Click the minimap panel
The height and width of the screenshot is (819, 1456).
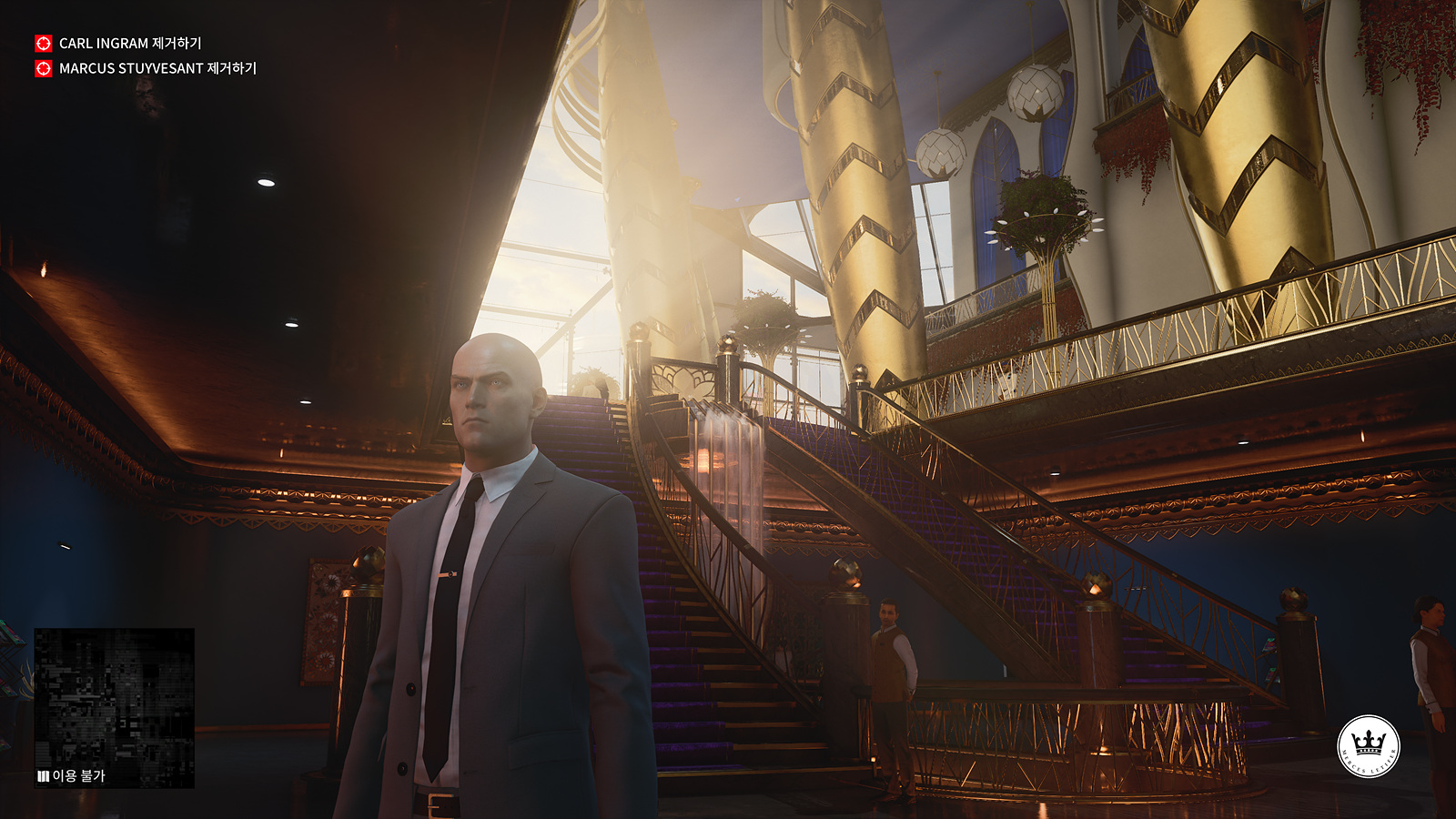pyautogui.click(x=114, y=701)
